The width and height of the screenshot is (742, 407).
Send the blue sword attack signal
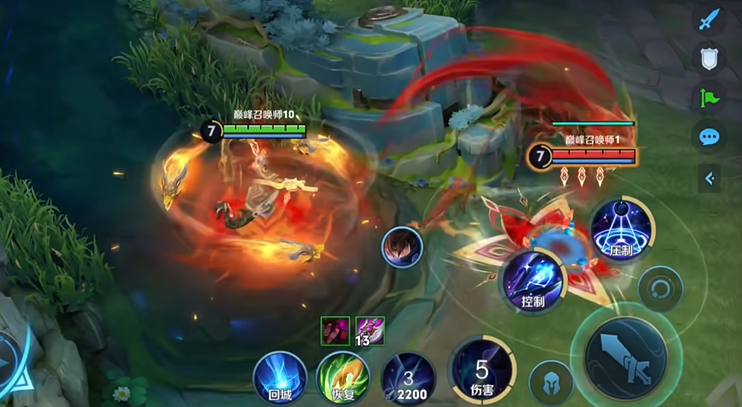[x=710, y=19]
